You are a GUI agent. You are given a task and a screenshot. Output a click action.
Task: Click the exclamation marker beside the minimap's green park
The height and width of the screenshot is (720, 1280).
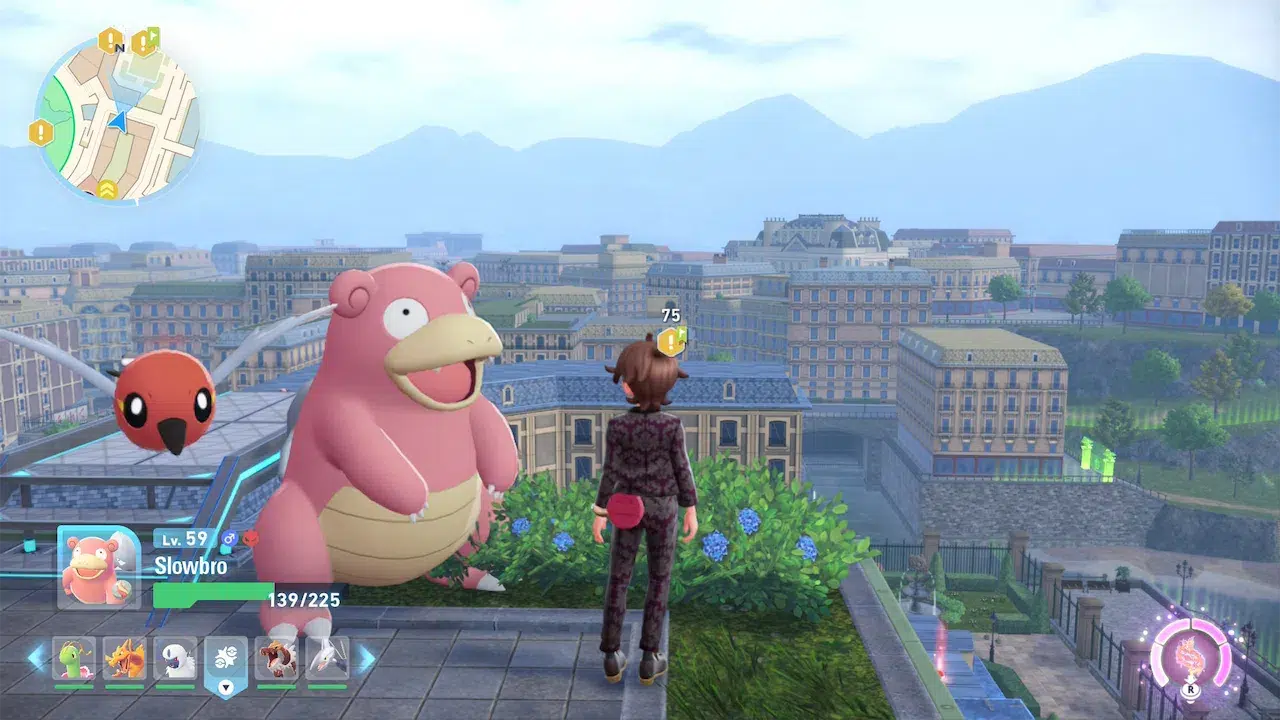[41, 132]
